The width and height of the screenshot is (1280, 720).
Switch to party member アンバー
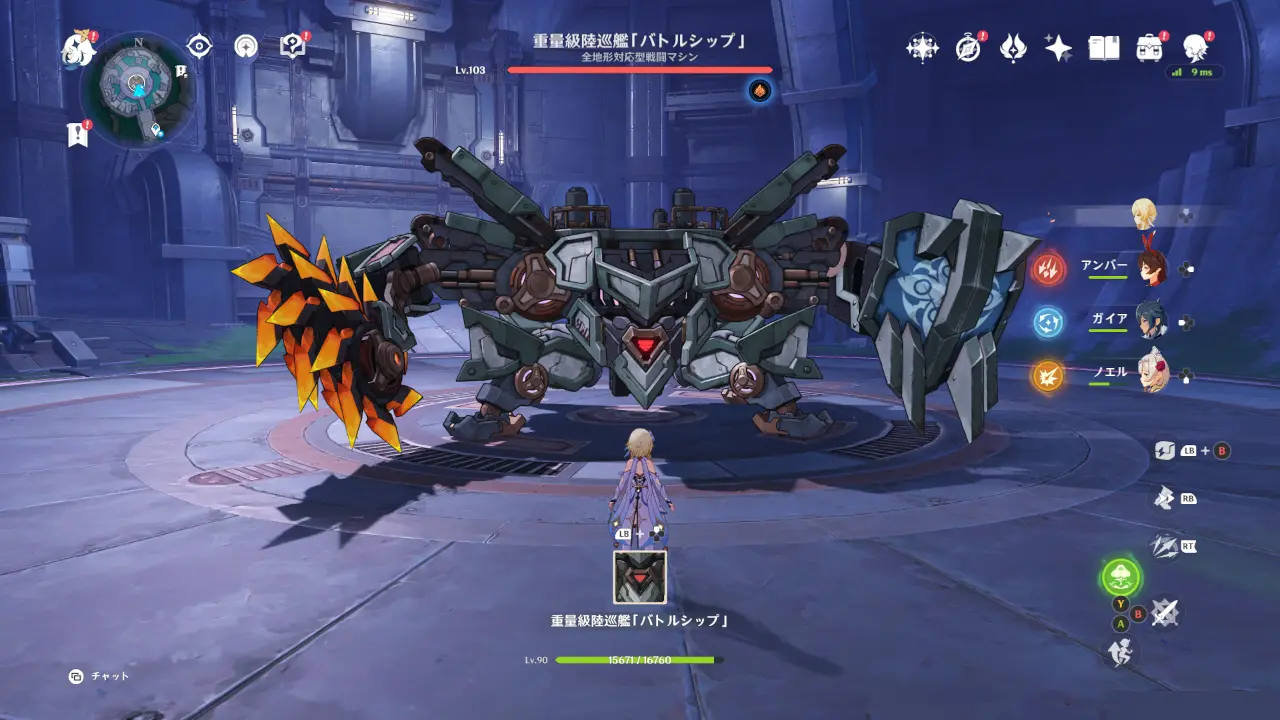(1152, 268)
